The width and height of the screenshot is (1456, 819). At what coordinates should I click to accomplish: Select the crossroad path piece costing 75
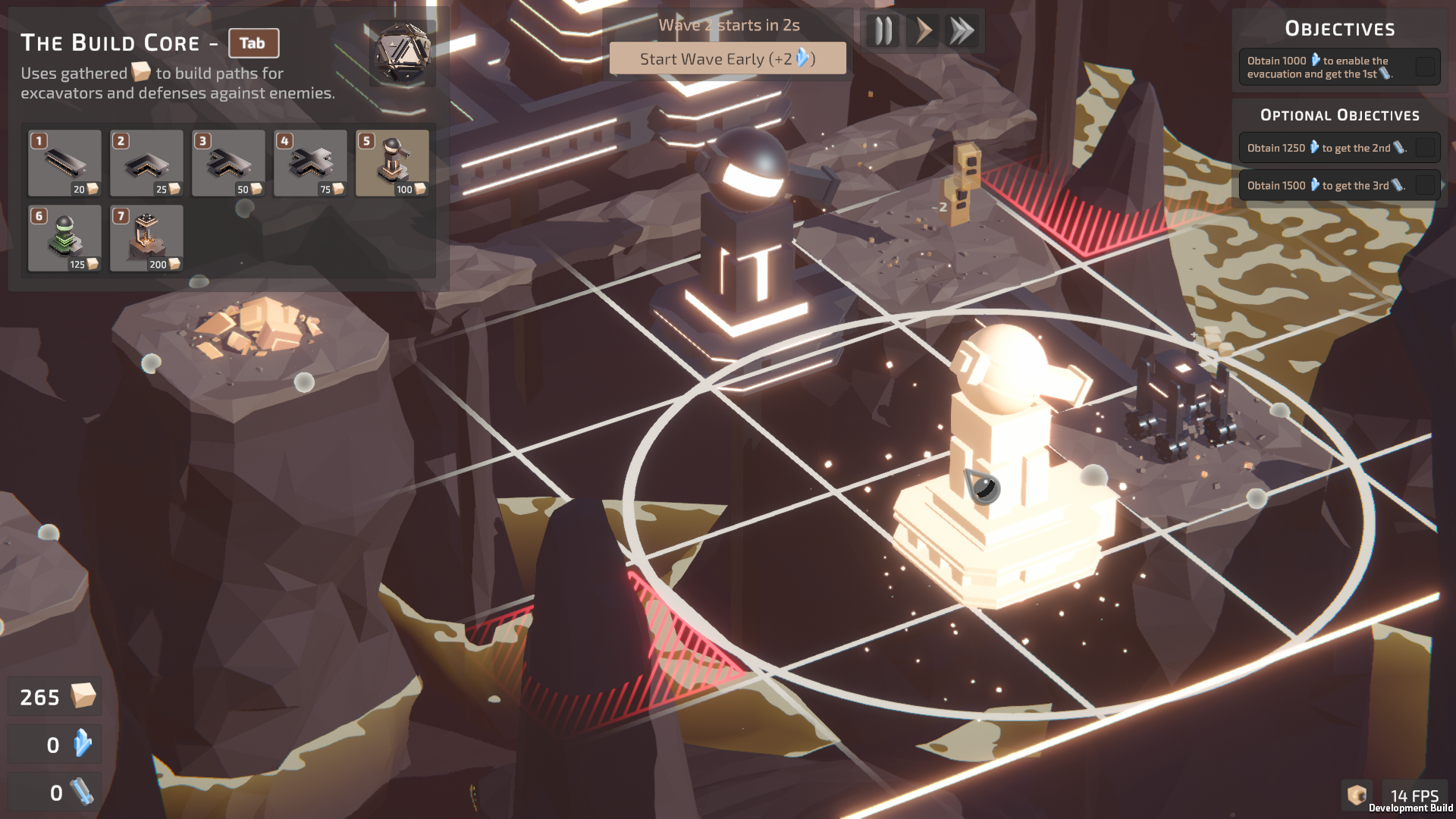pyautogui.click(x=310, y=163)
